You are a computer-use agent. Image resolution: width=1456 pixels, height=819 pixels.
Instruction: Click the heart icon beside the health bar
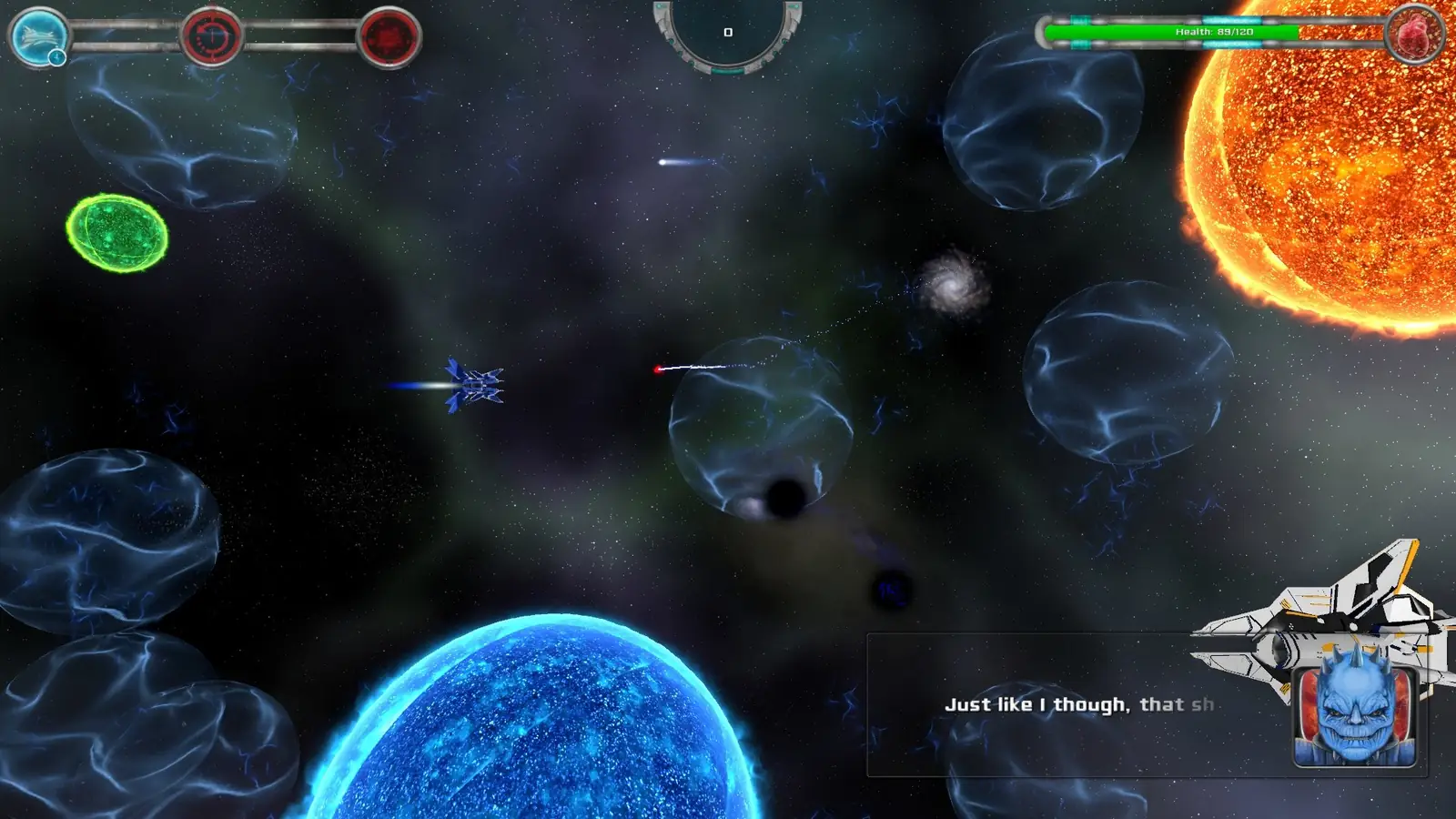[1414, 35]
